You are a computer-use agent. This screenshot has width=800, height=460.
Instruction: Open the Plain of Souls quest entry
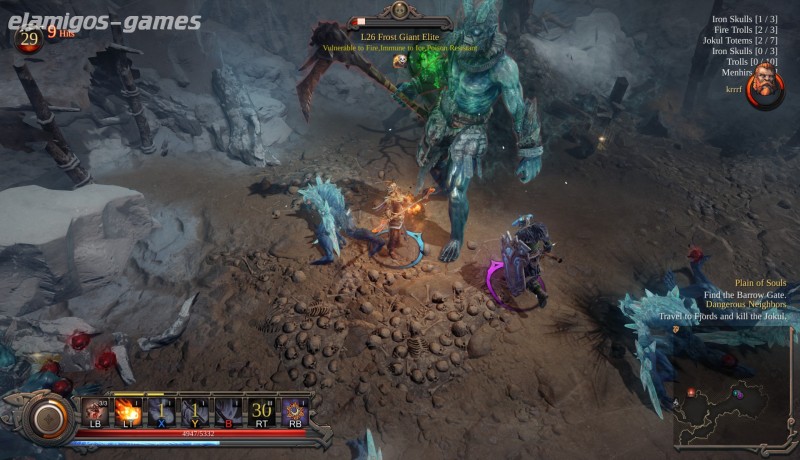[760, 283]
